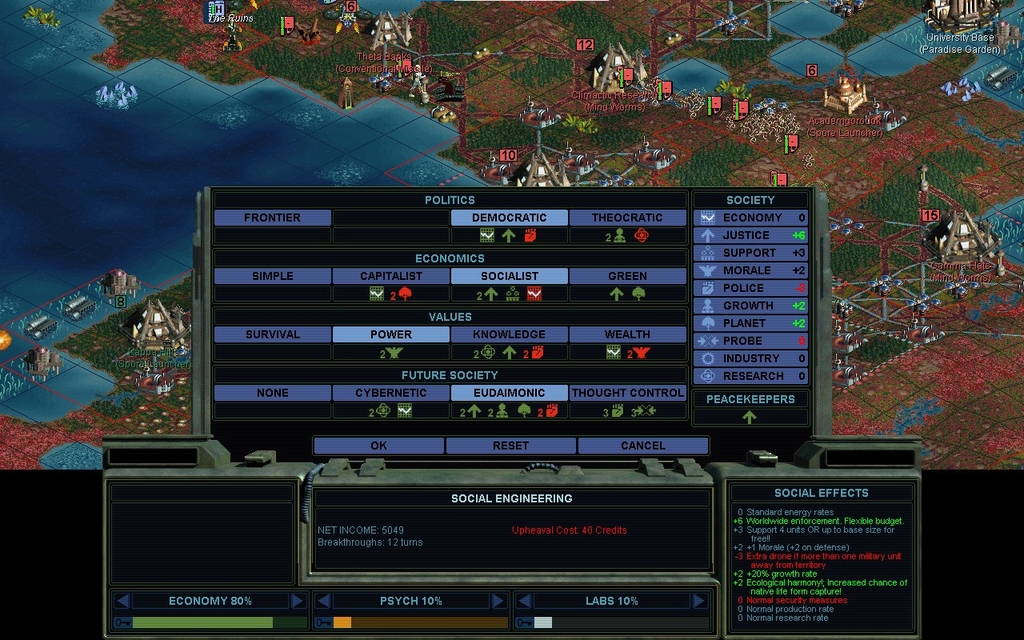Select Survival values
This screenshot has width=1024, height=640.
[272, 335]
